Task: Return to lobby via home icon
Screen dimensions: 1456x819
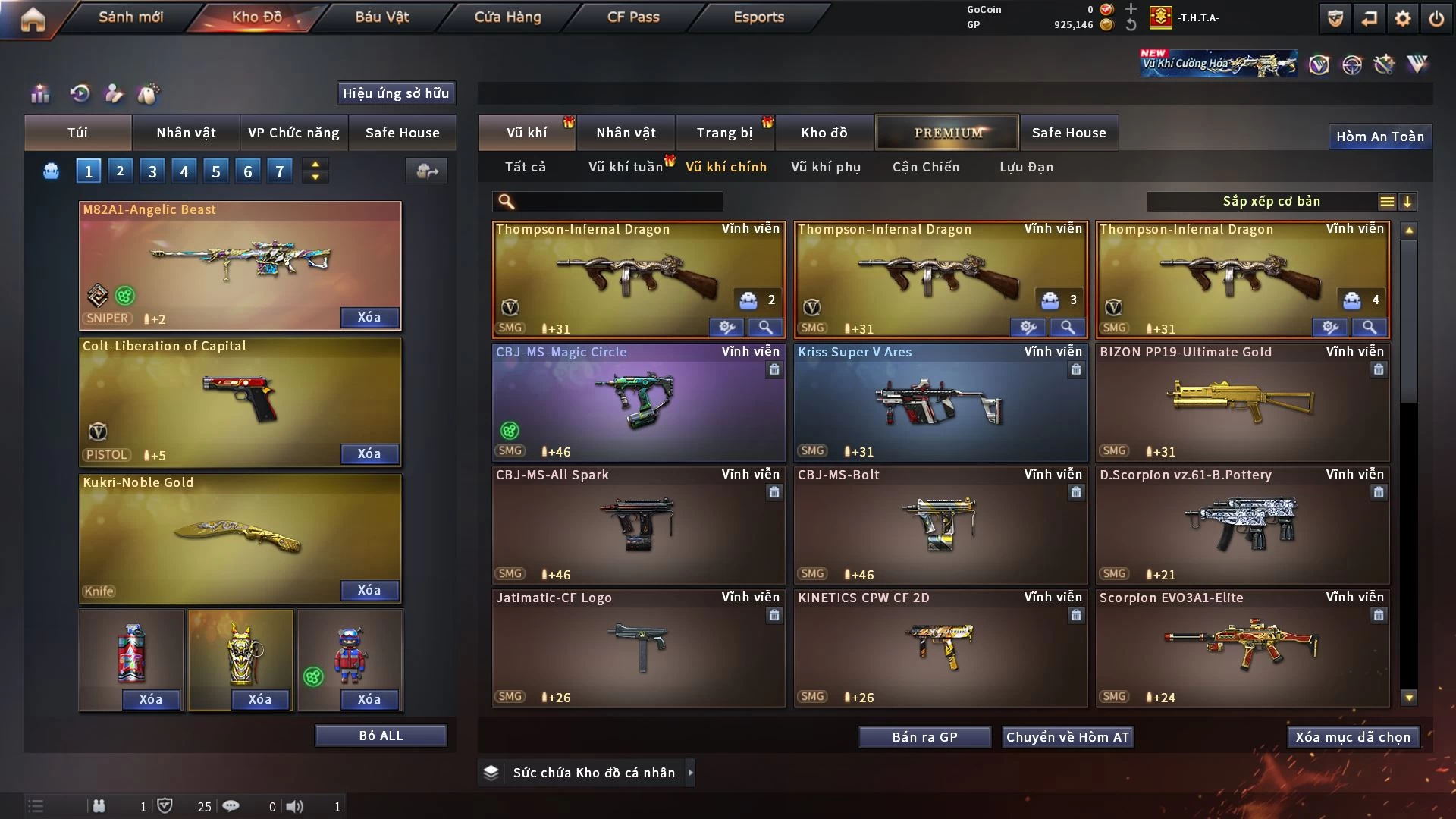Action: 33,20
